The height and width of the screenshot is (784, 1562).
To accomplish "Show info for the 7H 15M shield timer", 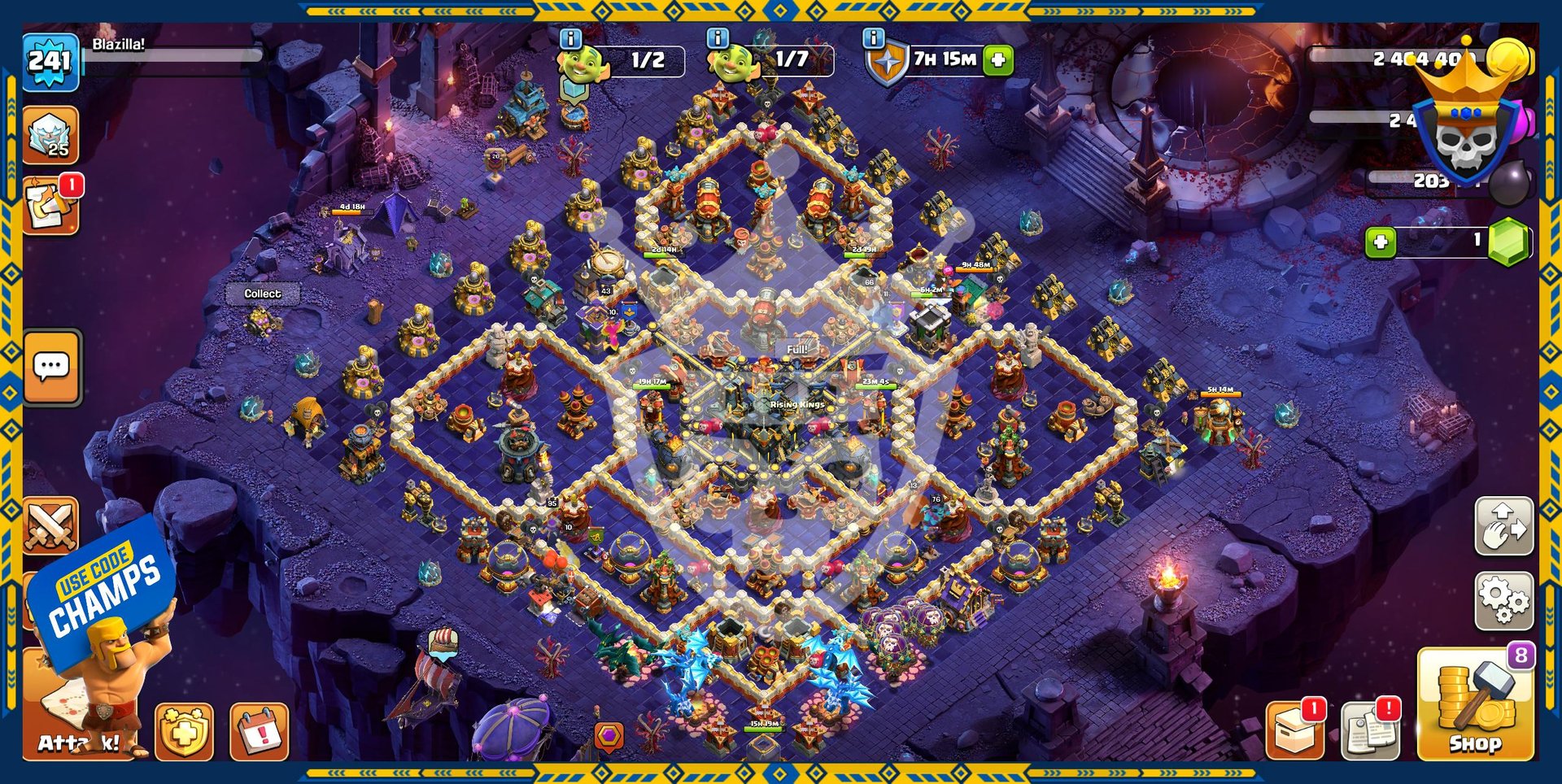I will (x=873, y=38).
